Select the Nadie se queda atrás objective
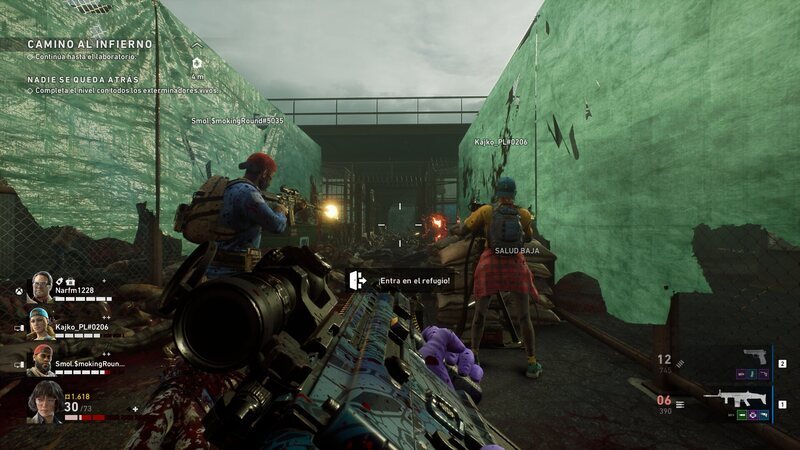The height and width of the screenshot is (450, 800). (83, 79)
